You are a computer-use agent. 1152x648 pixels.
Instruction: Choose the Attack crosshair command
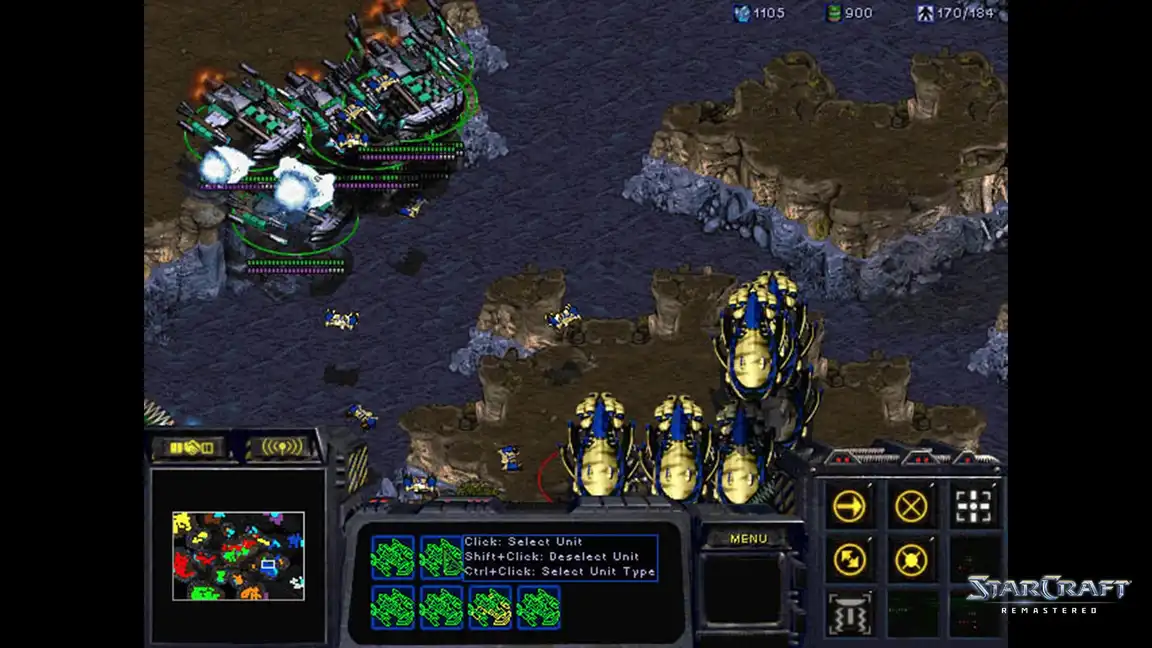[973, 506]
